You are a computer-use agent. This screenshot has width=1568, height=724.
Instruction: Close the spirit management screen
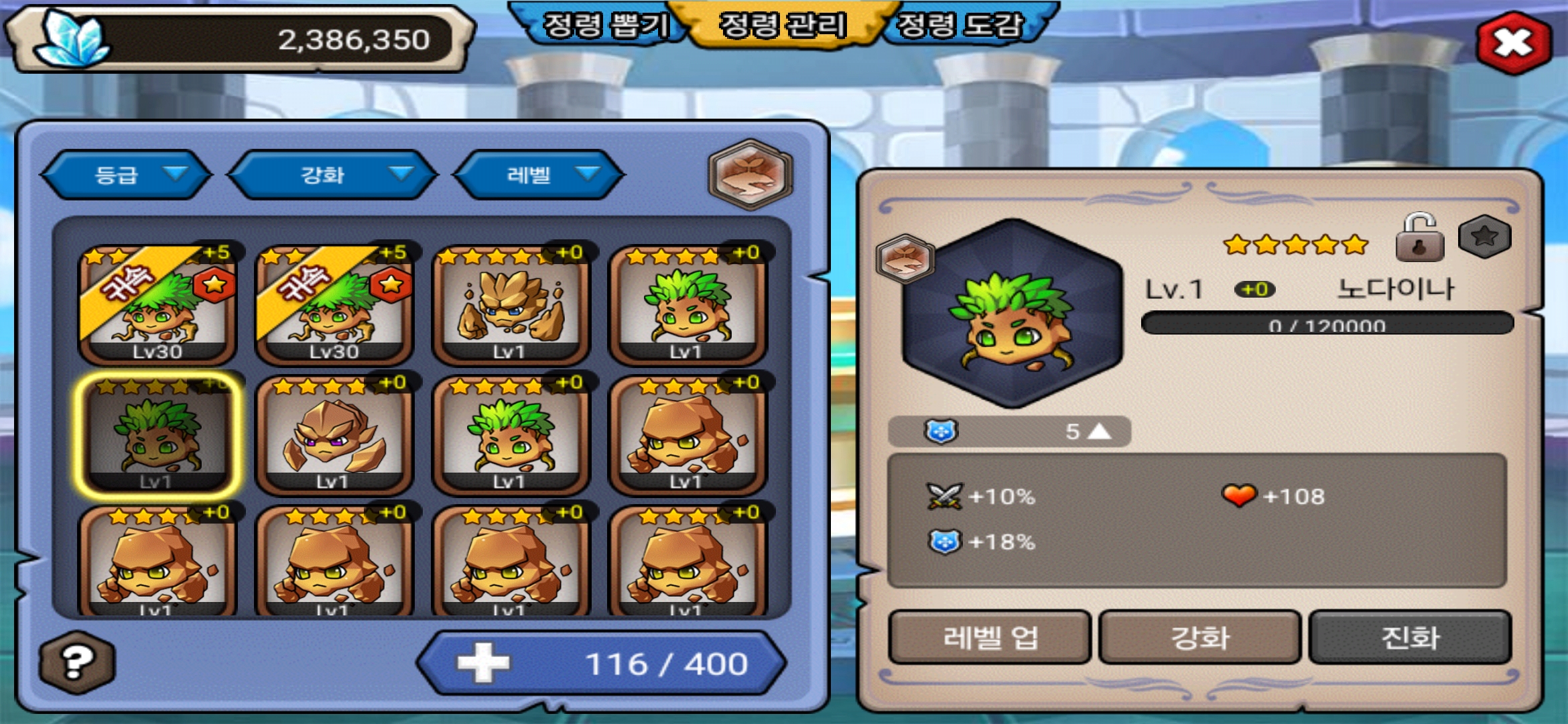1514,43
